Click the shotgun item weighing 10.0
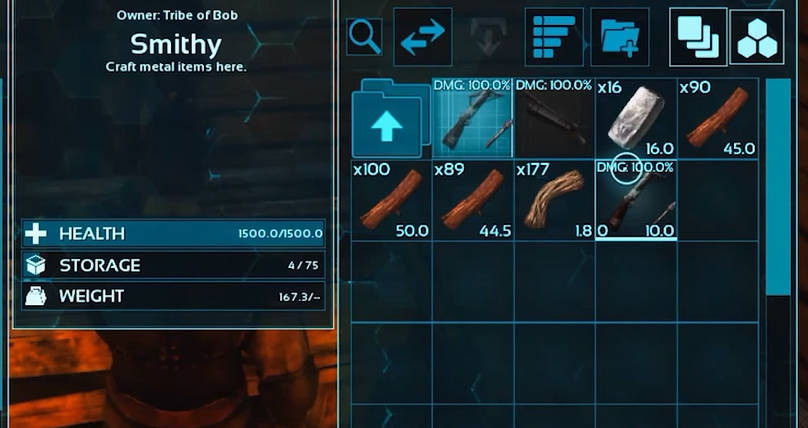The height and width of the screenshot is (428, 808). (636, 200)
